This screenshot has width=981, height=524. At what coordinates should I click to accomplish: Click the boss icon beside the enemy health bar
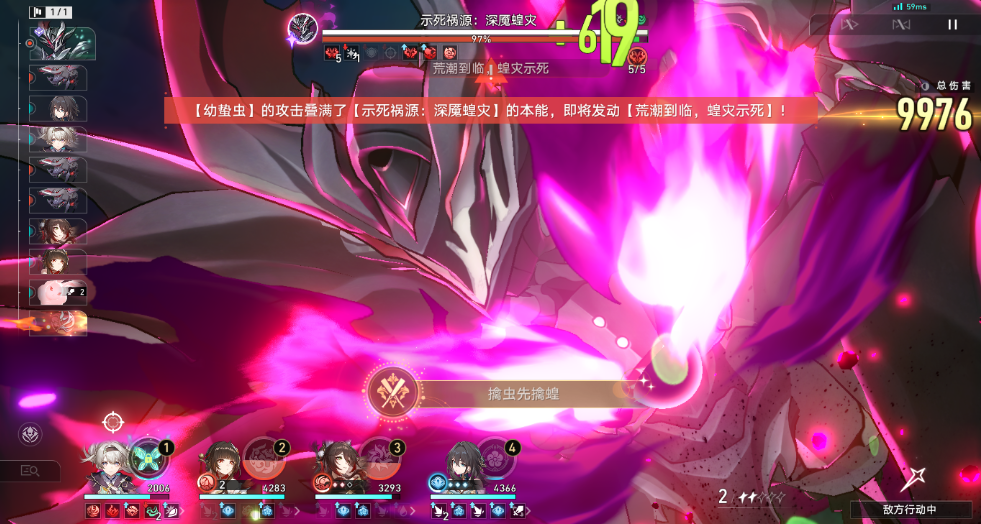click(x=302, y=29)
